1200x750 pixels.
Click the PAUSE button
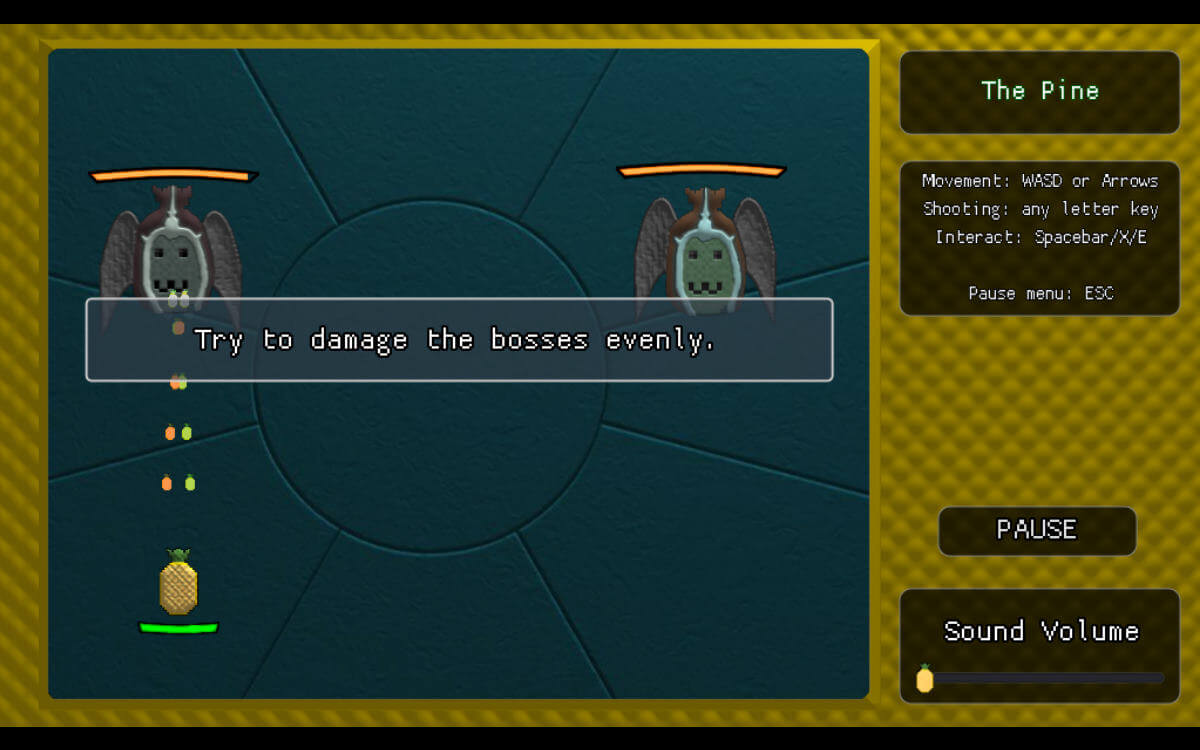(1037, 530)
